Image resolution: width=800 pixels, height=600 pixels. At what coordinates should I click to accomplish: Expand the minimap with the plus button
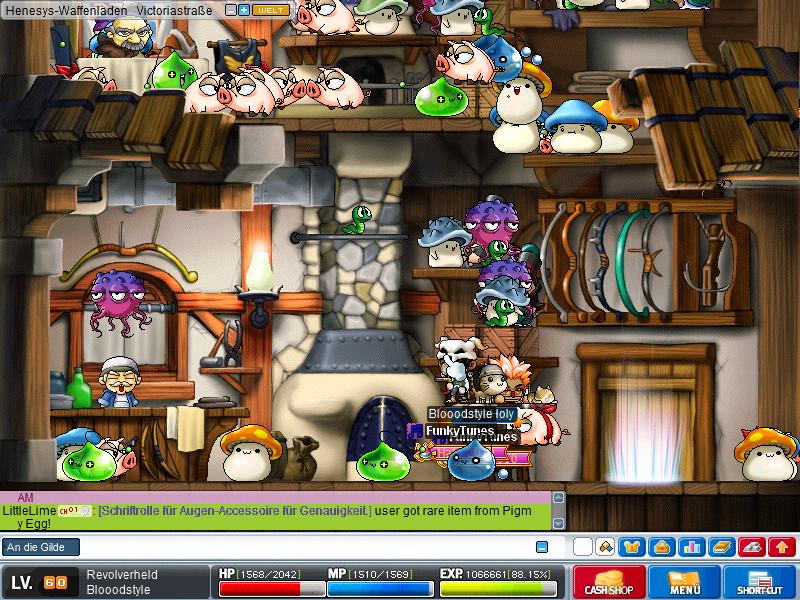244,9
